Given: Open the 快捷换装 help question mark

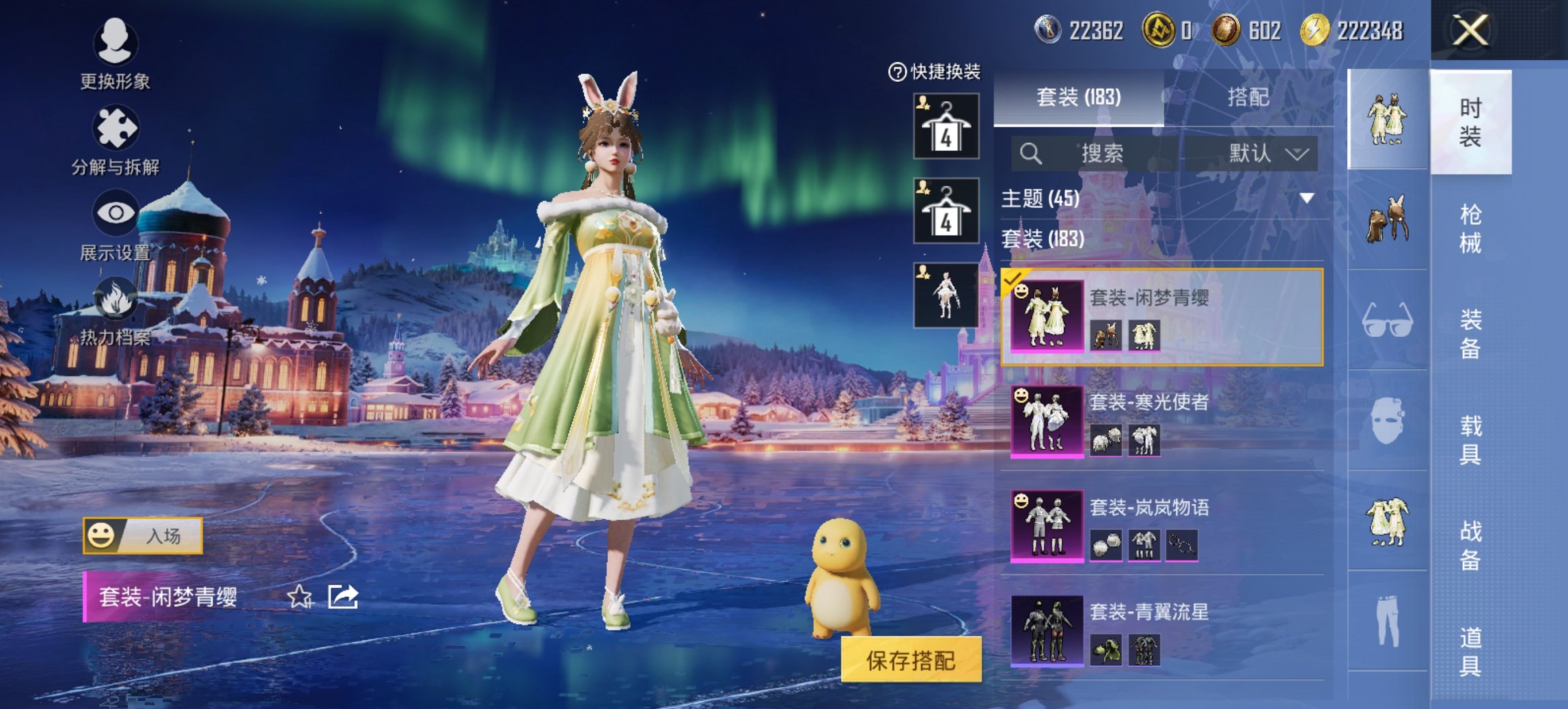Looking at the screenshot, I should 896,72.
